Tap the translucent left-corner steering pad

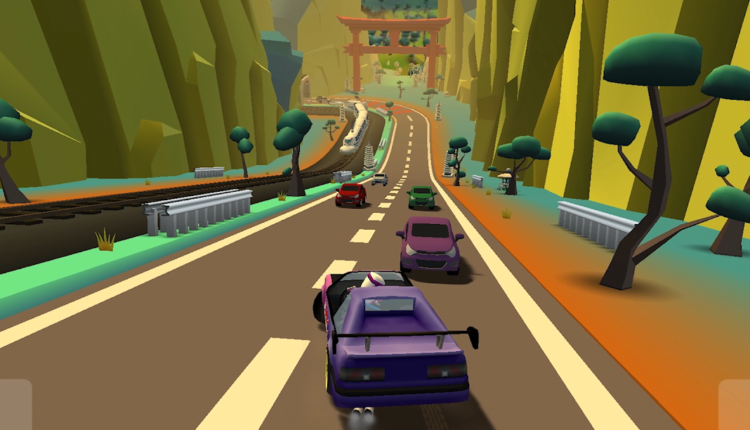tap(15, 405)
